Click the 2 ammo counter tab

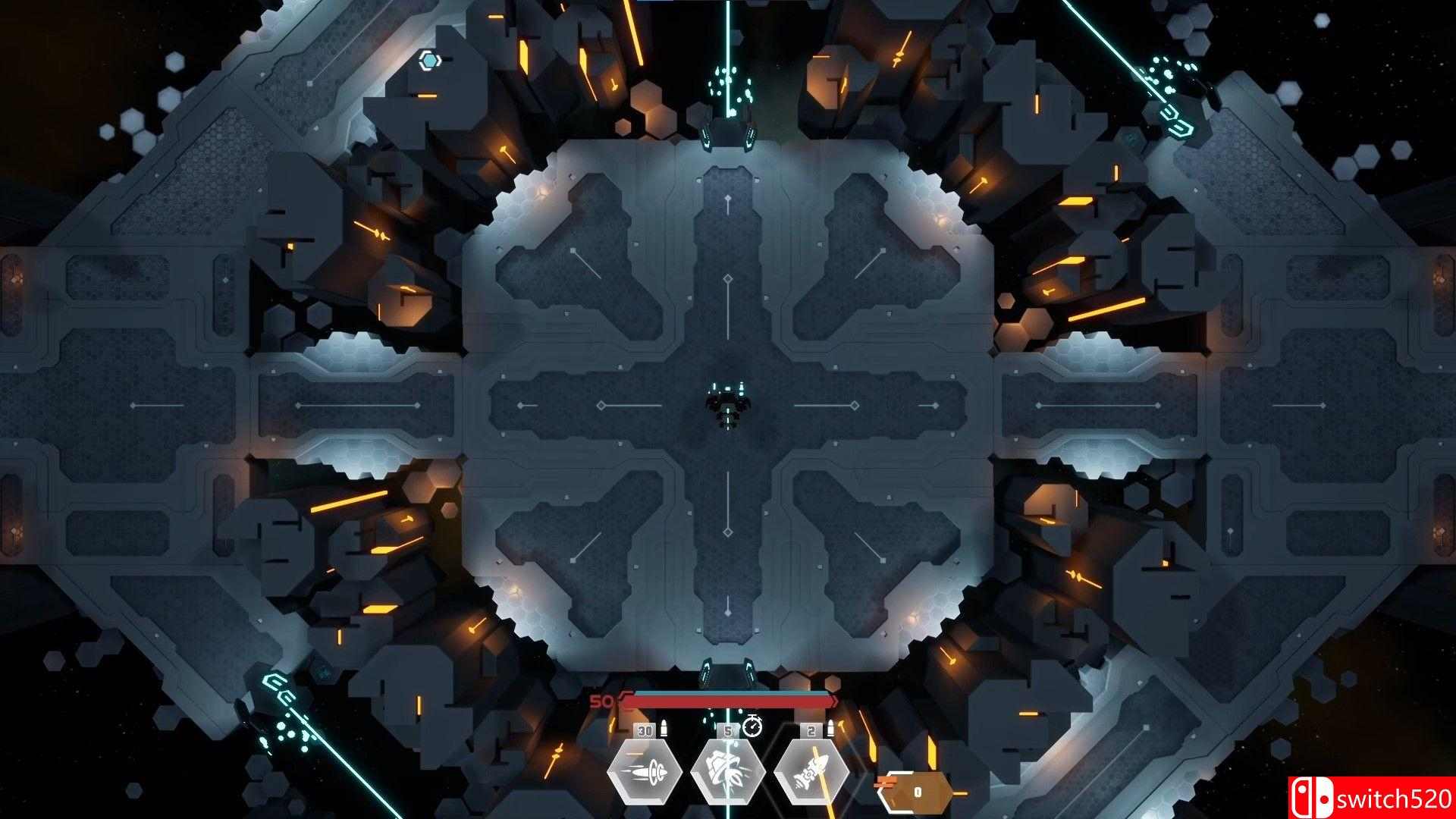[810, 730]
